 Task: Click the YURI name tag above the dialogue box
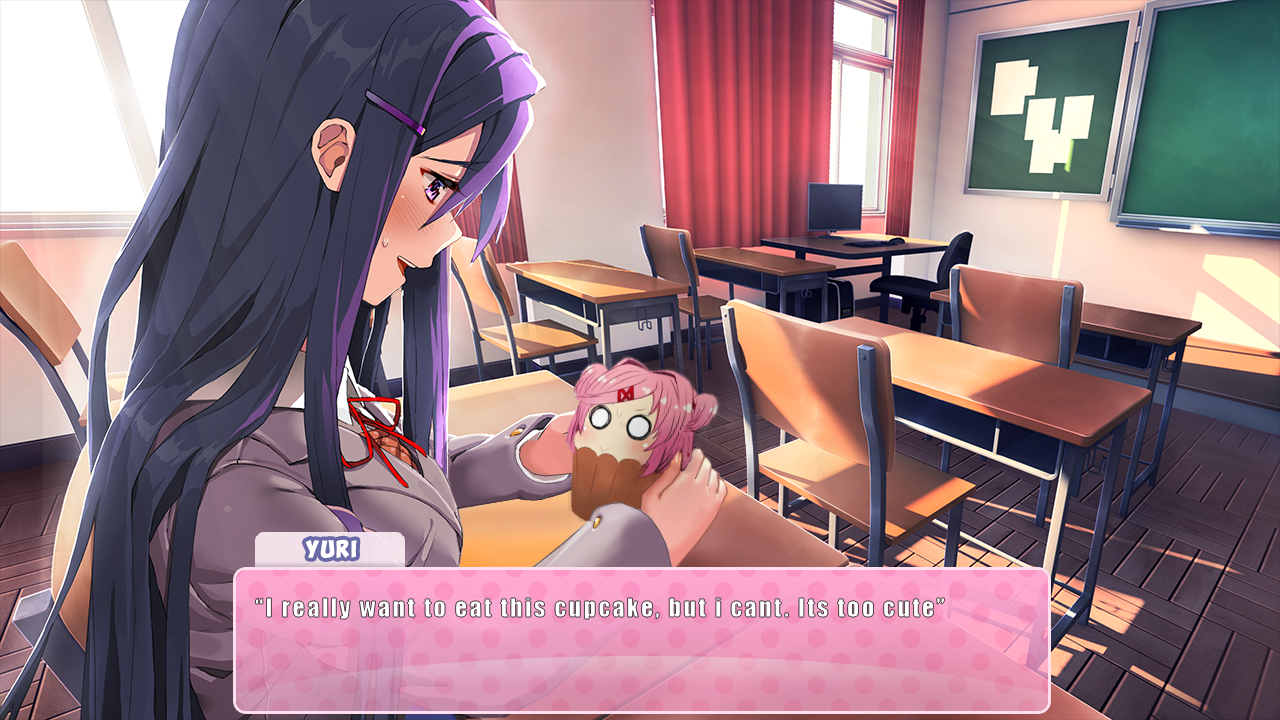click(x=330, y=546)
